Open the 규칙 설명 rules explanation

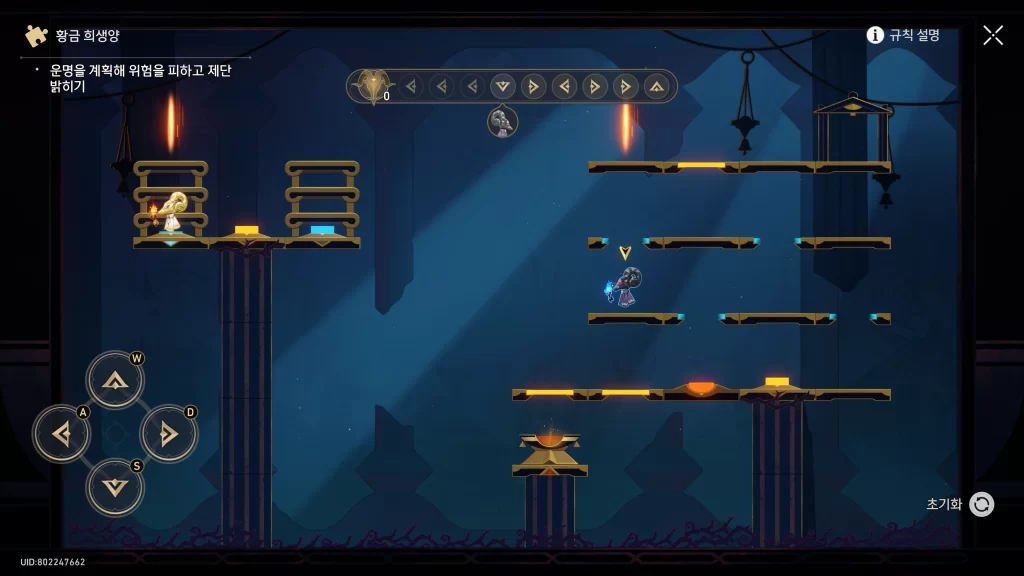pyautogui.click(x=903, y=35)
